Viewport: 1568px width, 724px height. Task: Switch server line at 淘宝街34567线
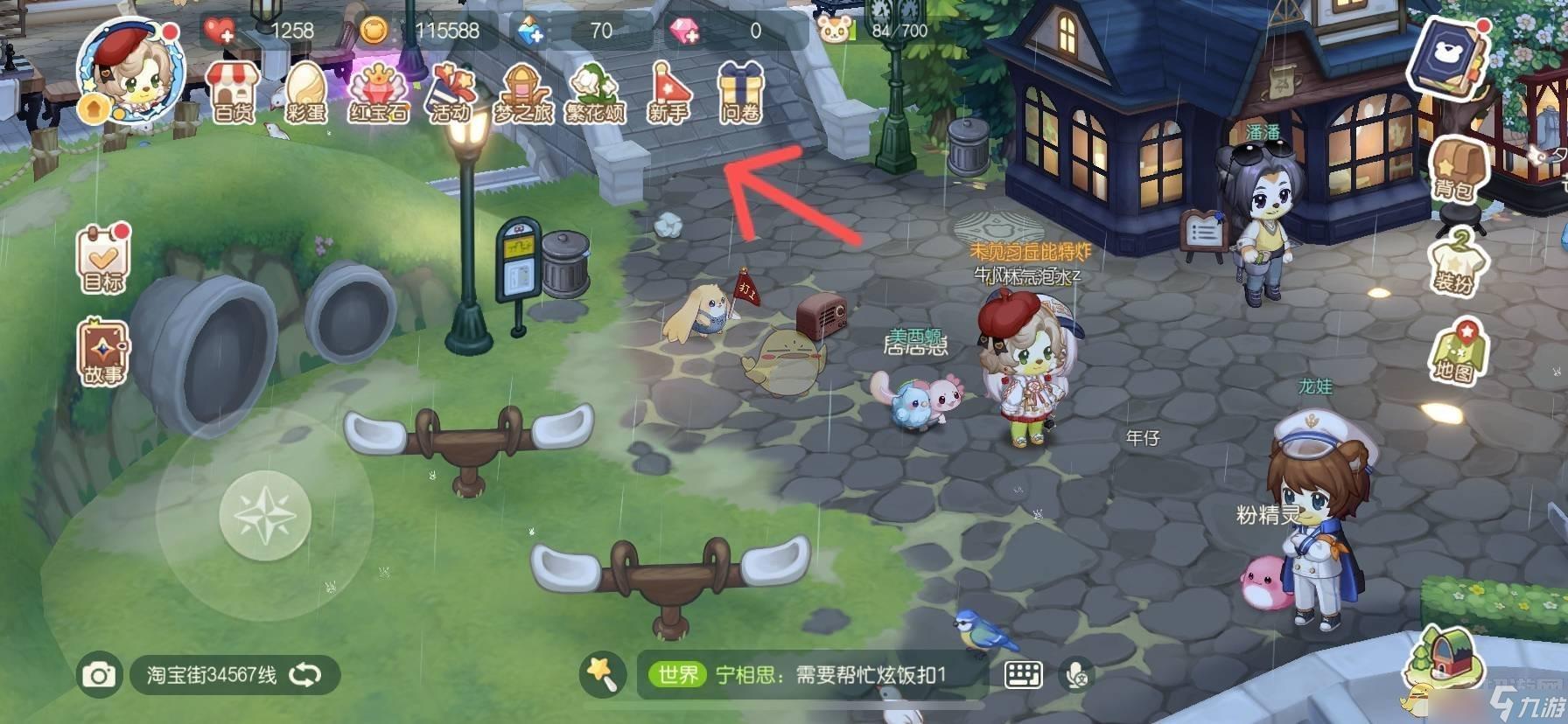233,675
